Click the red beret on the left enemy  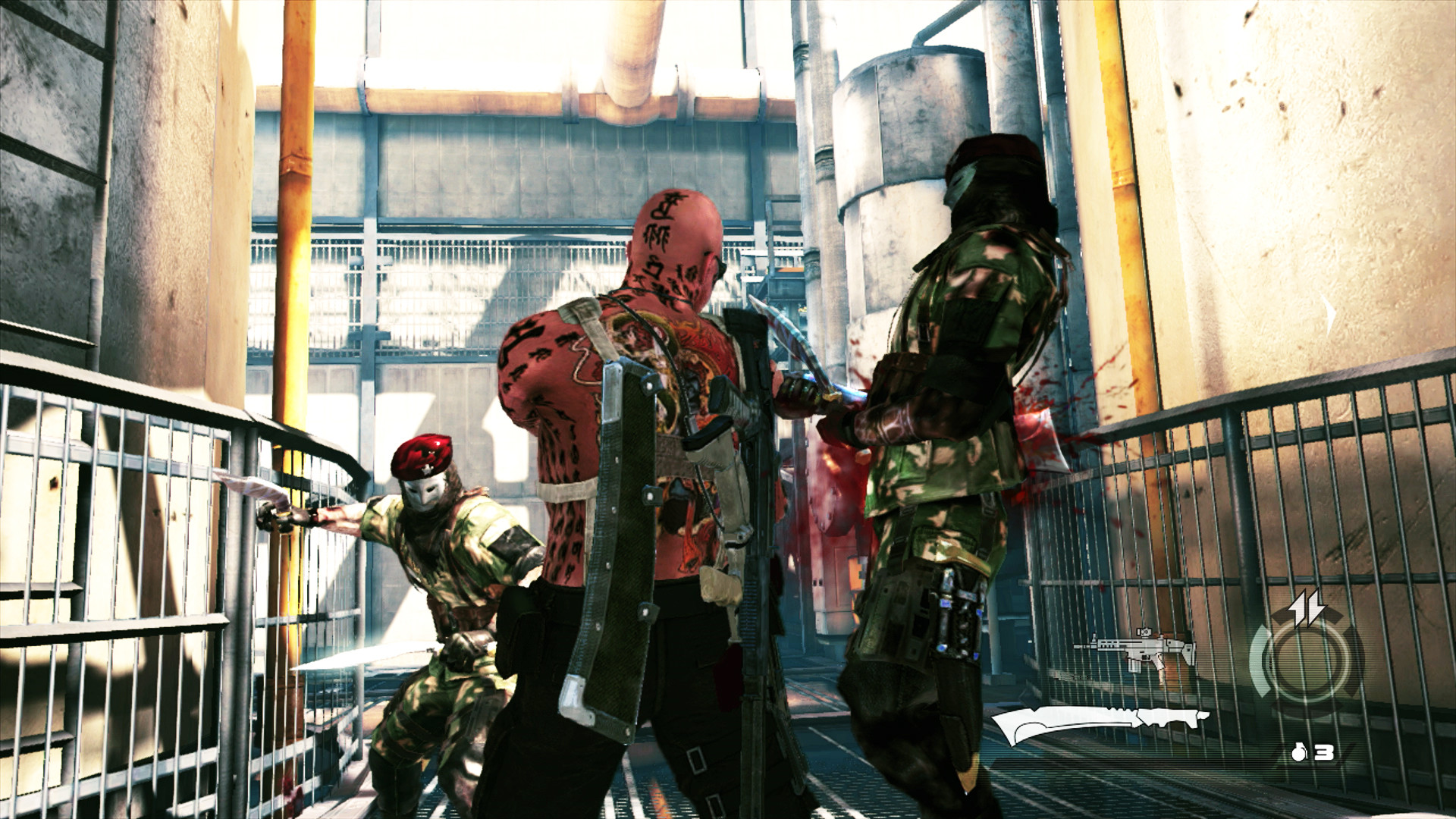tap(422, 457)
